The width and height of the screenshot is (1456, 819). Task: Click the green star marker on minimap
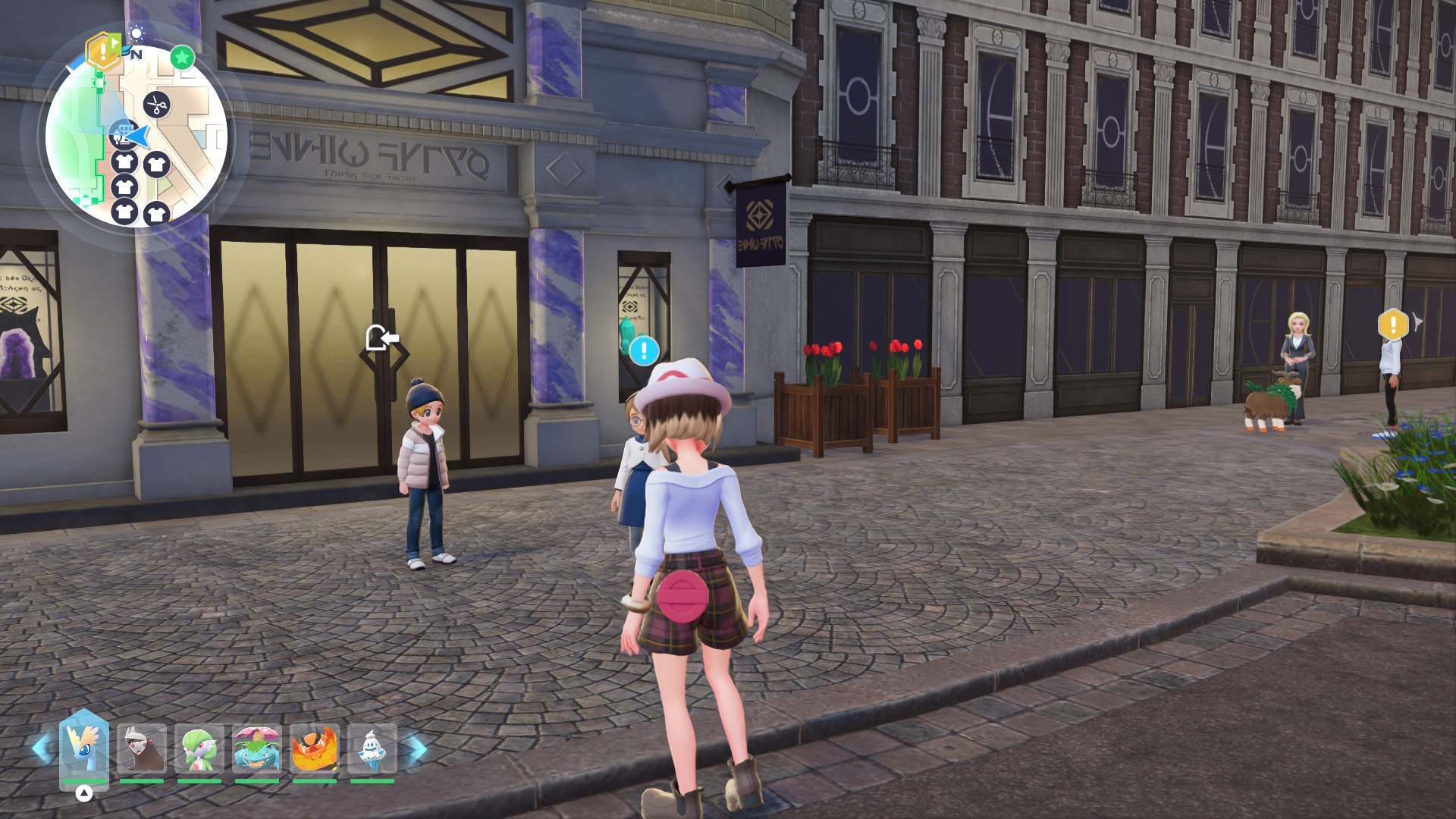182,57
